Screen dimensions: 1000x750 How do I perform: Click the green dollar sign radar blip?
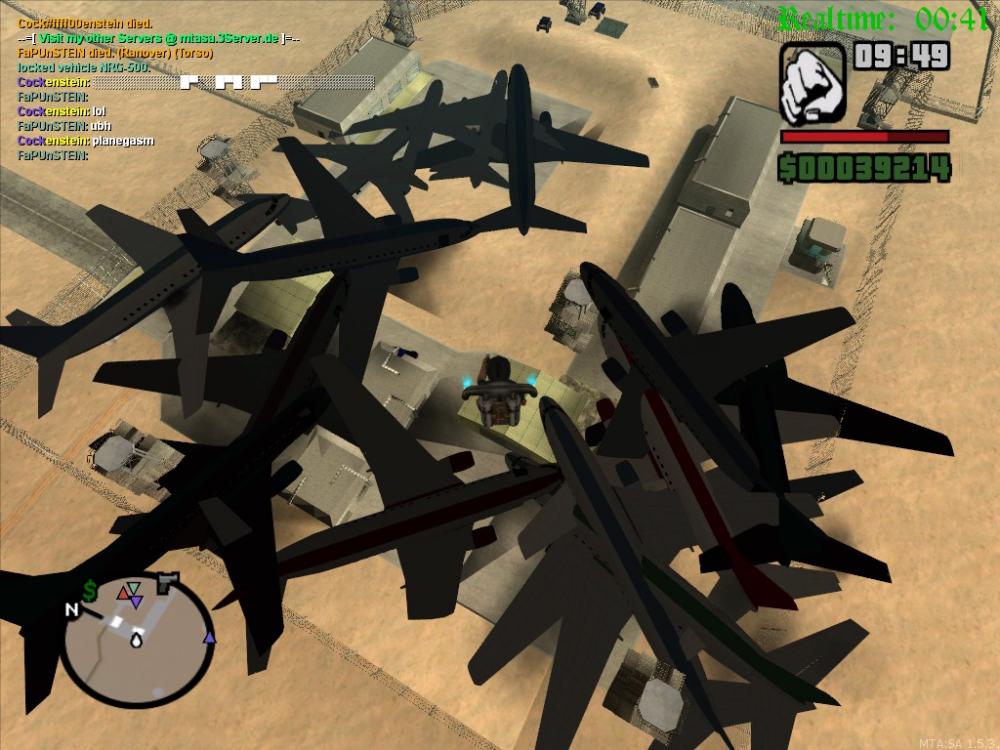tap(90, 591)
